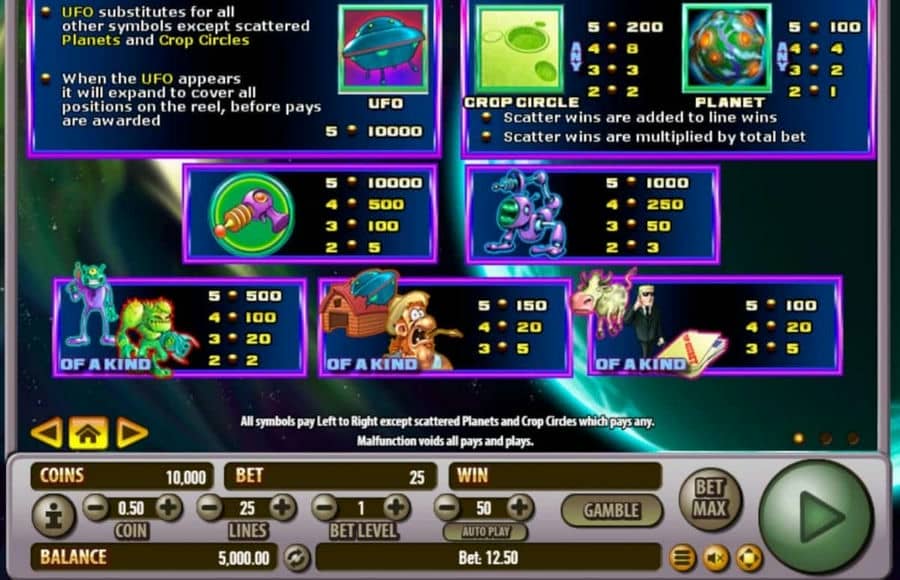The image size is (900, 580).
Task: Return home from the paytable
Action: (x=88, y=432)
